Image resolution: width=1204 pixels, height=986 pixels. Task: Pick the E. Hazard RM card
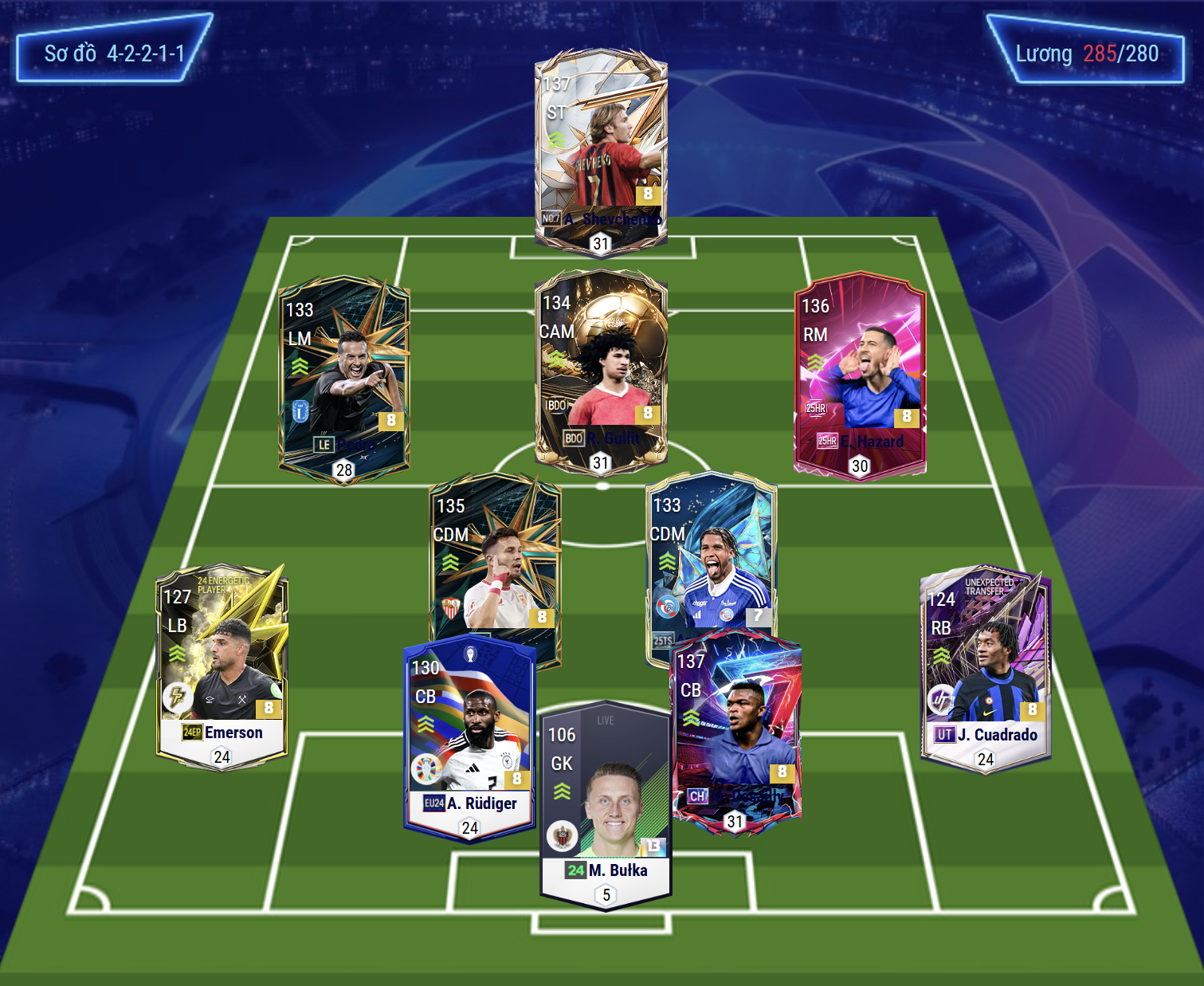pyautogui.click(x=859, y=375)
